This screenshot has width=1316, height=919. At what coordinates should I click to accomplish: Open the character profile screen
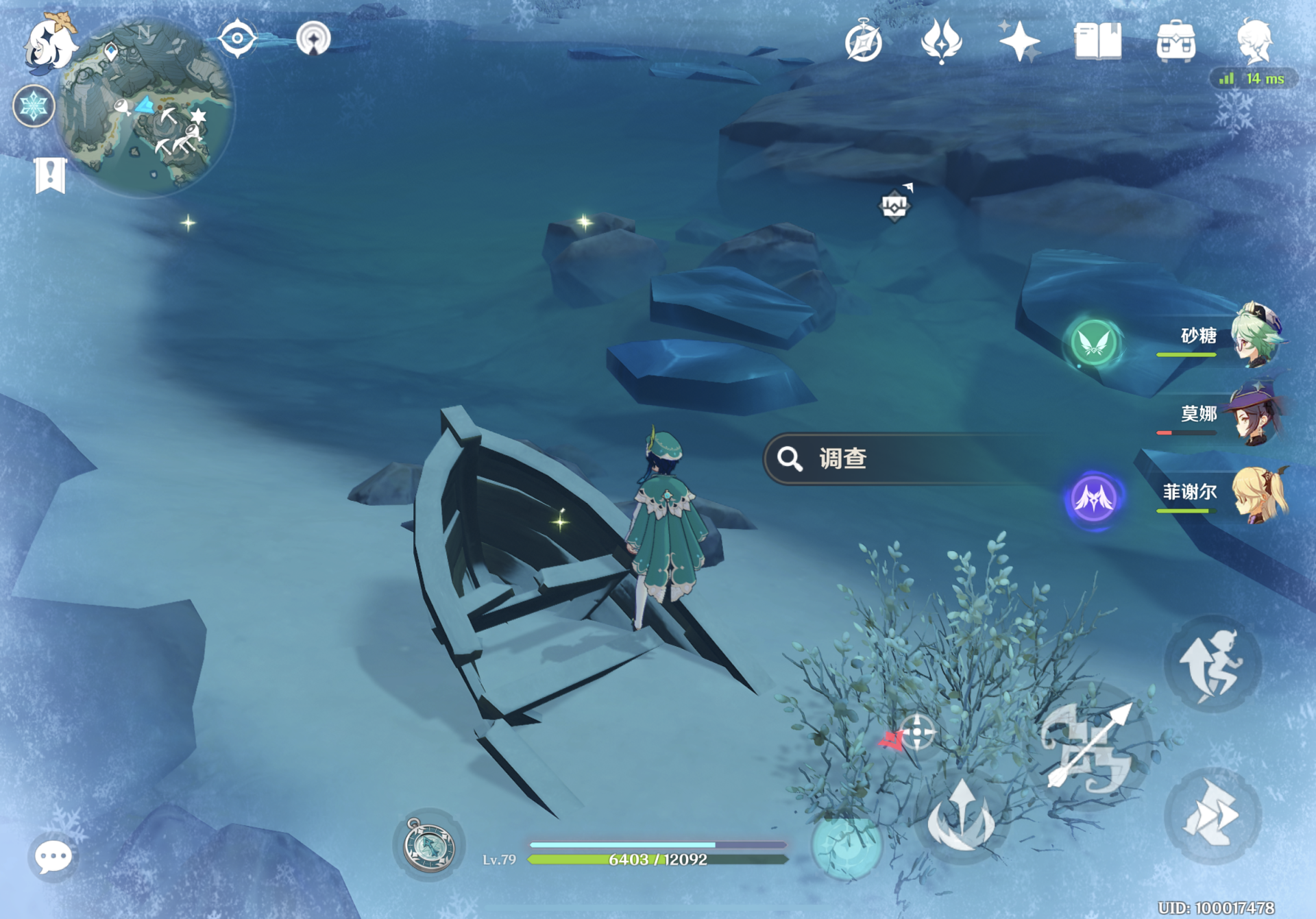click(x=1255, y=41)
